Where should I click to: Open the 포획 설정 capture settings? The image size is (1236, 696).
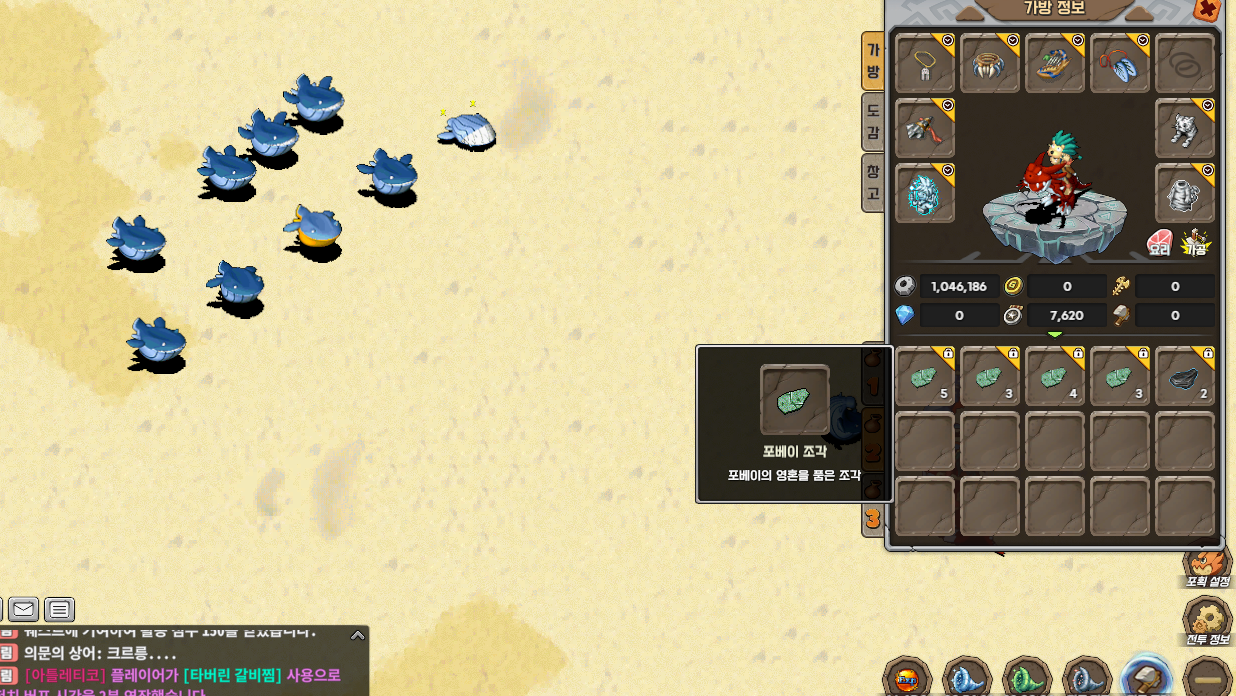point(1206,567)
